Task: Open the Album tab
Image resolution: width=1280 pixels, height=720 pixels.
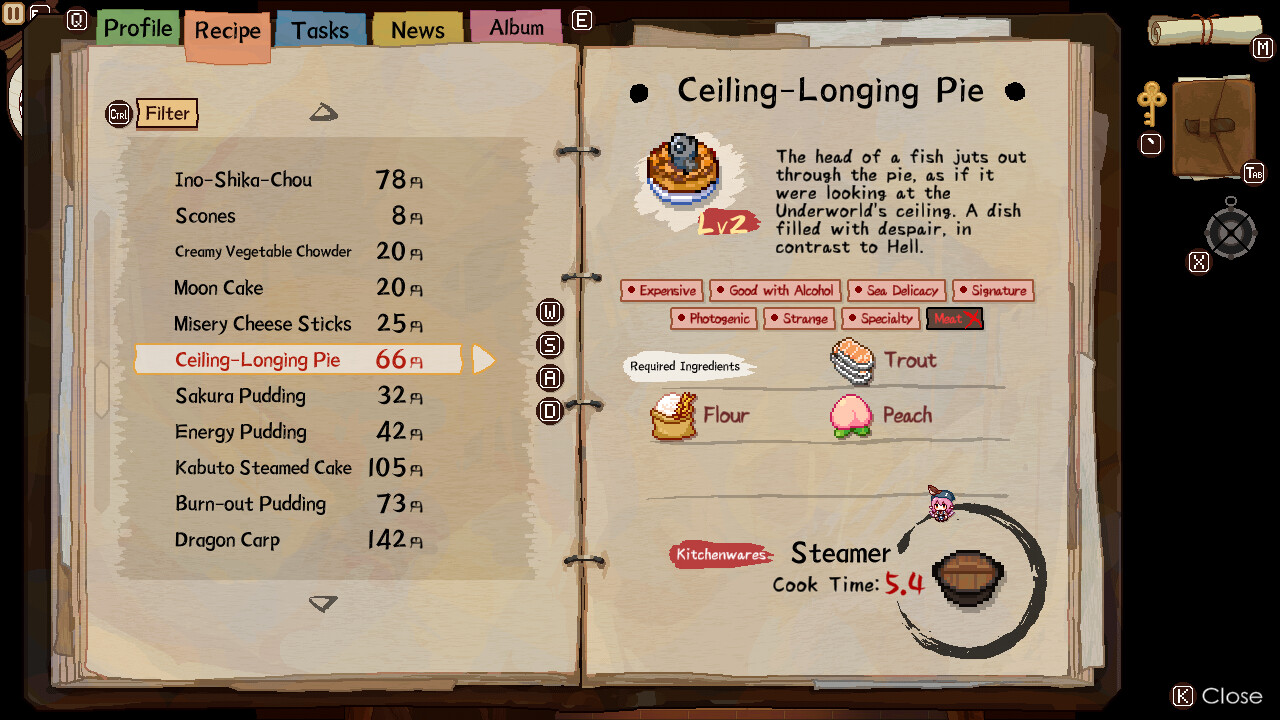Action: [x=516, y=27]
